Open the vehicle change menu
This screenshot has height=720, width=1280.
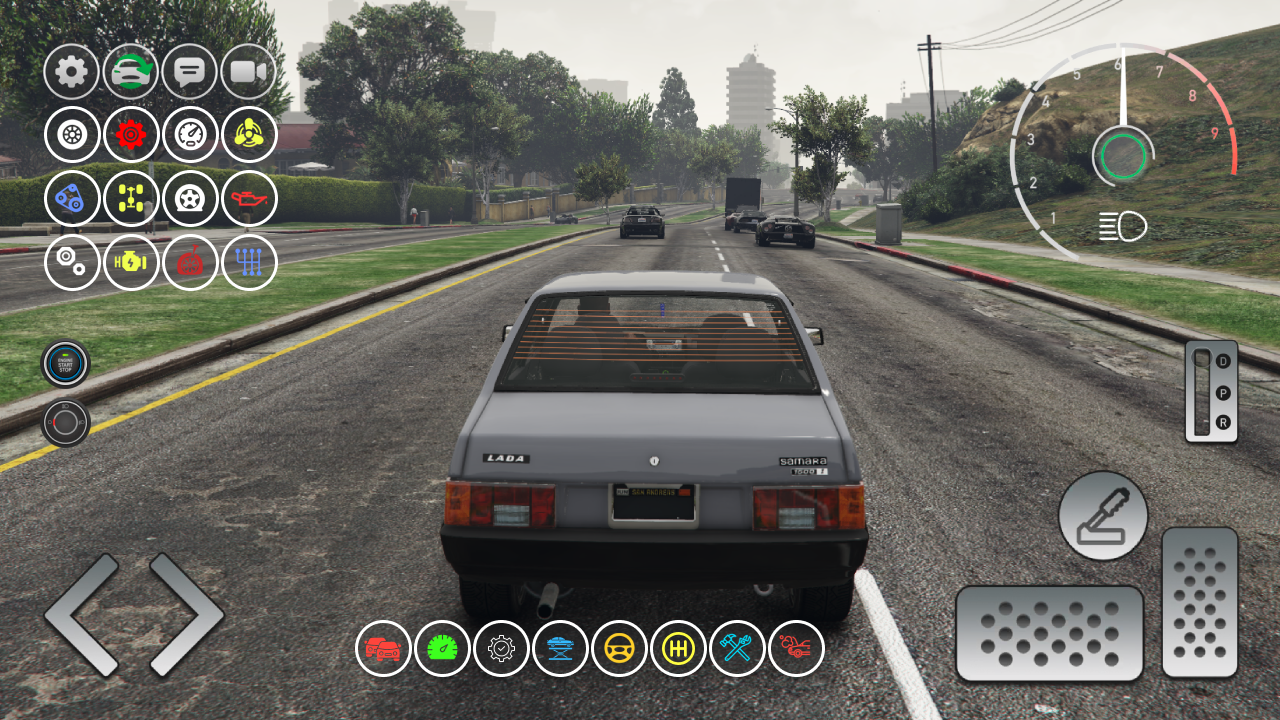[x=131, y=72]
